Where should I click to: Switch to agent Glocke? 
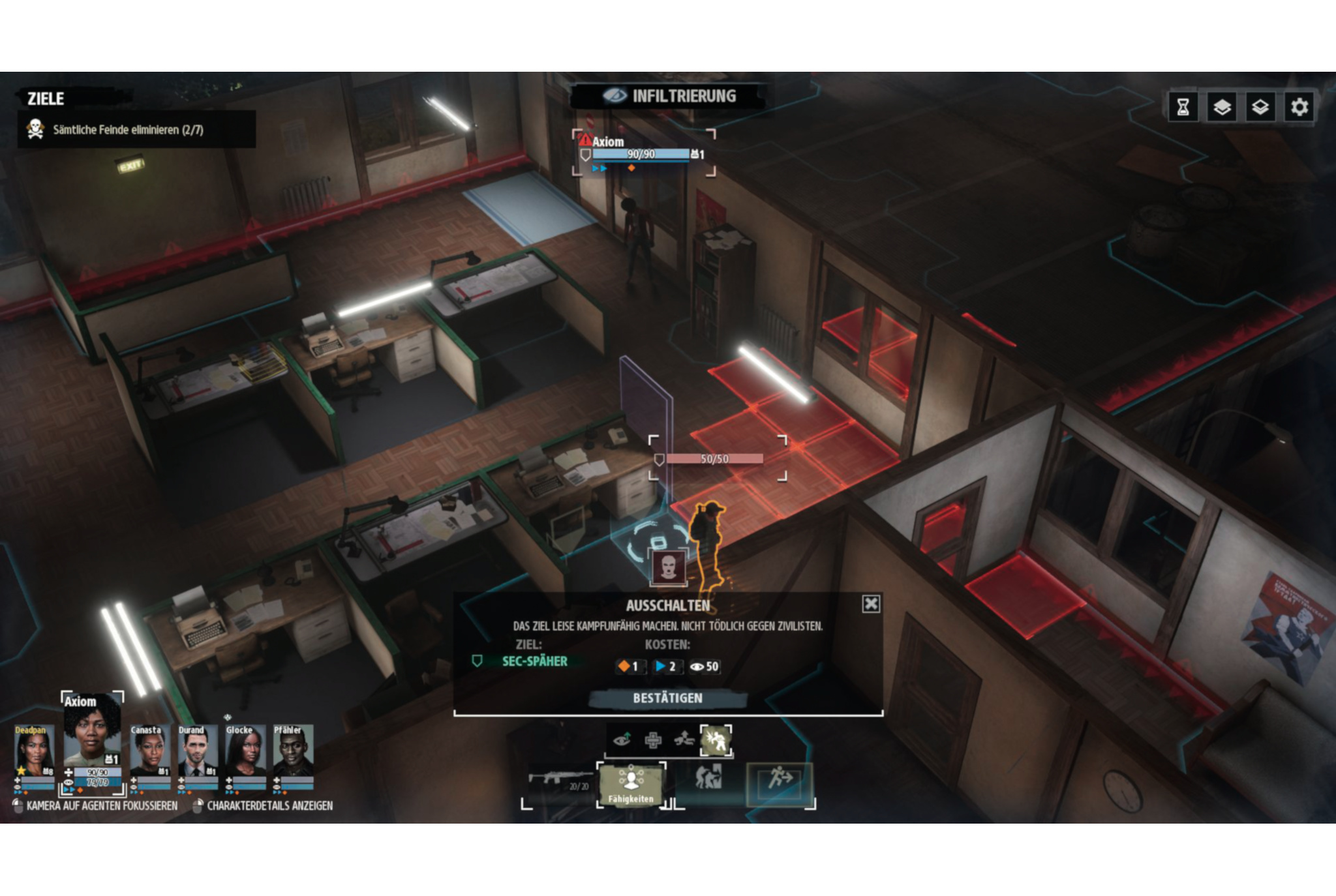pos(245,753)
